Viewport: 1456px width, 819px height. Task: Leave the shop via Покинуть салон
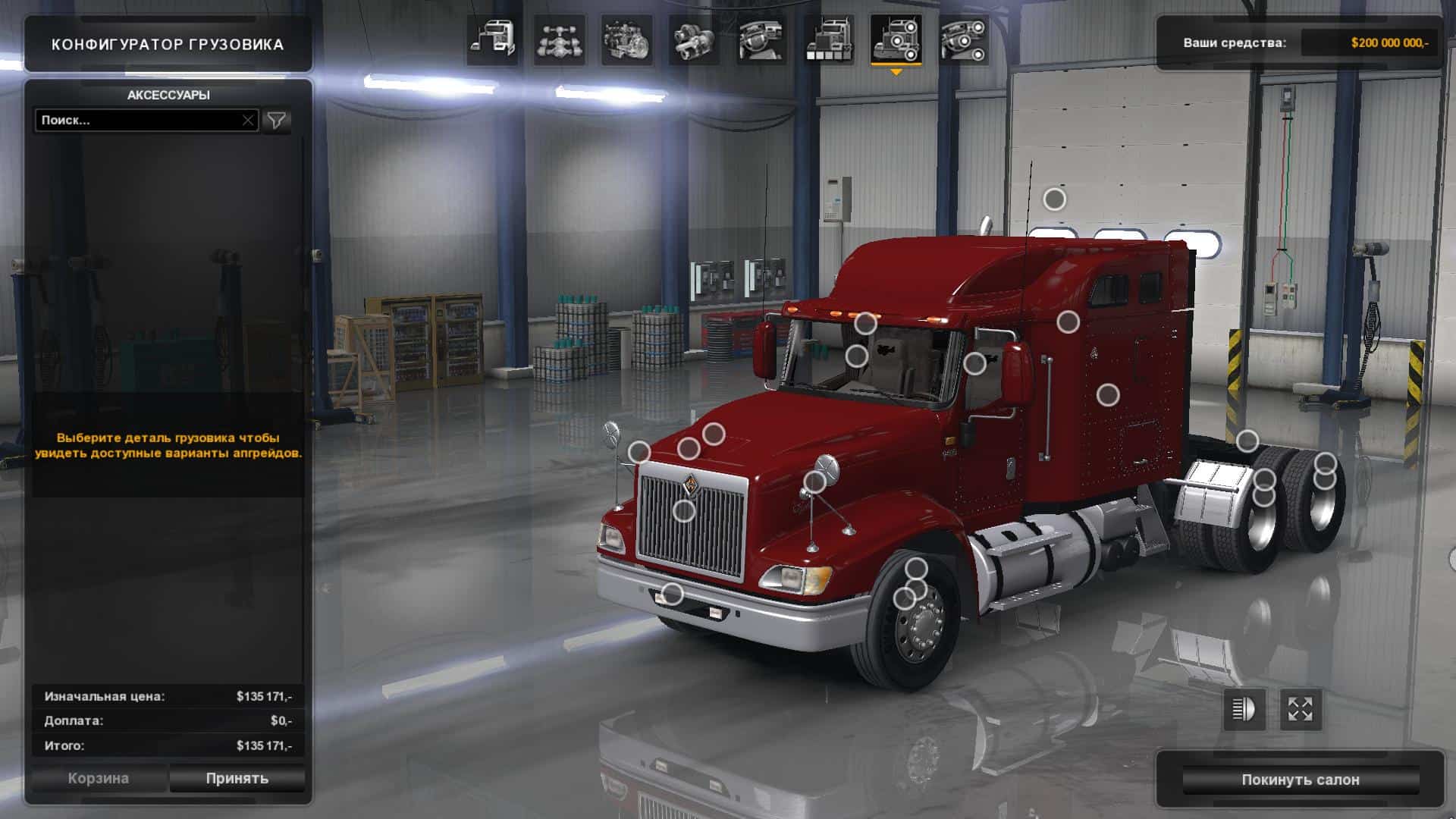(1300, 780)
